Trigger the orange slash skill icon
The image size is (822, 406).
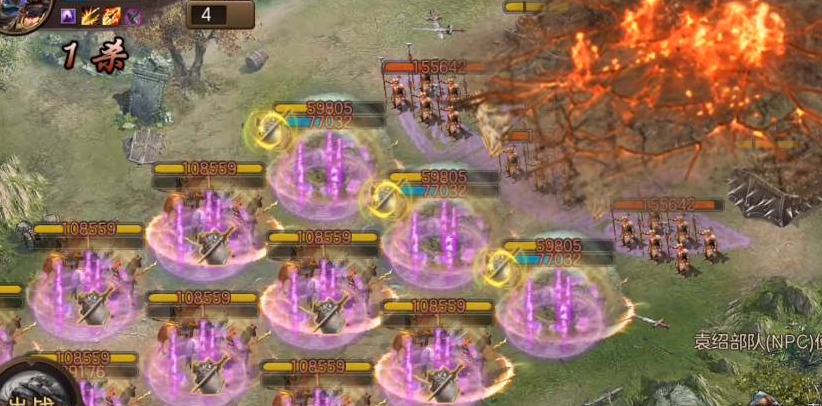[112, 16]
